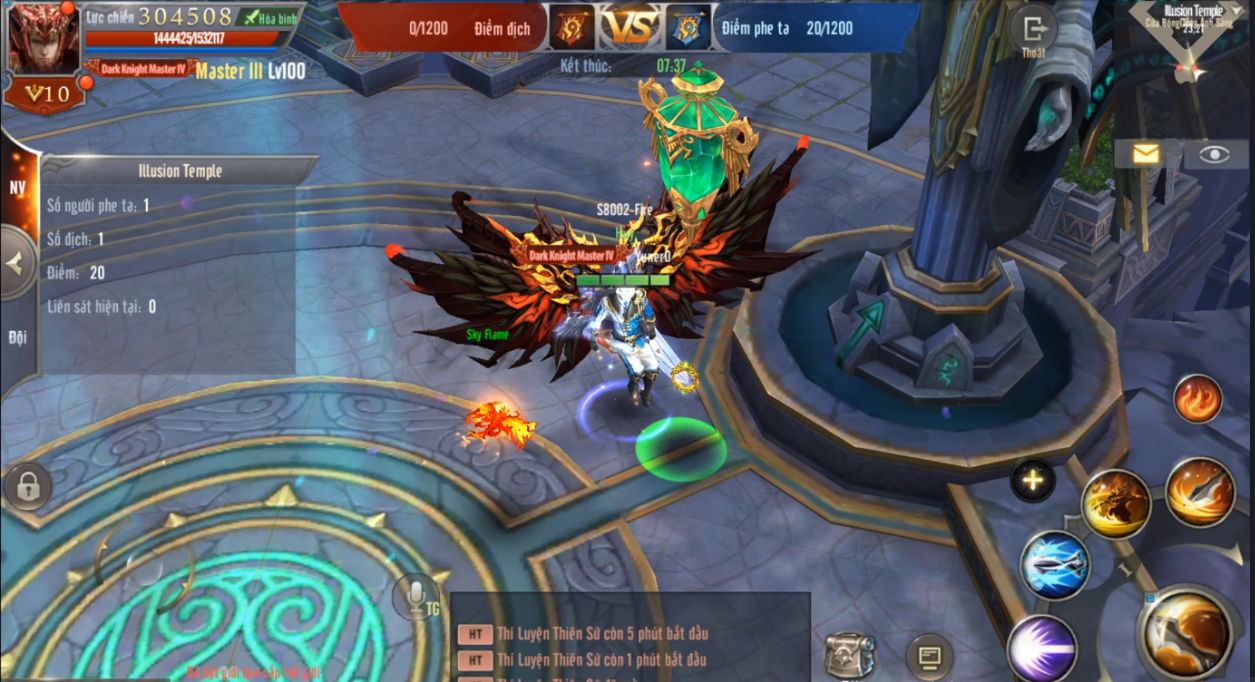Open the mail envelope icon
This screenshot has width=1255, height=682.
click(x=1145, y=153)
